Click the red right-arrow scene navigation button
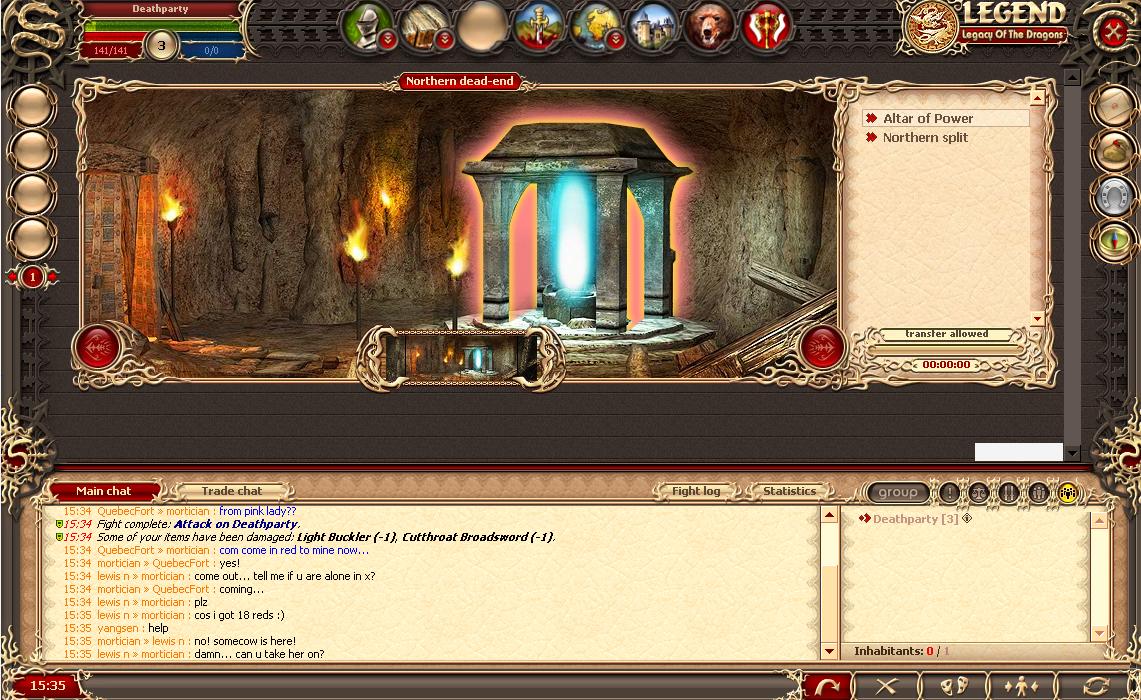The width and height of the screenshot is (1141, 700). 823,347
